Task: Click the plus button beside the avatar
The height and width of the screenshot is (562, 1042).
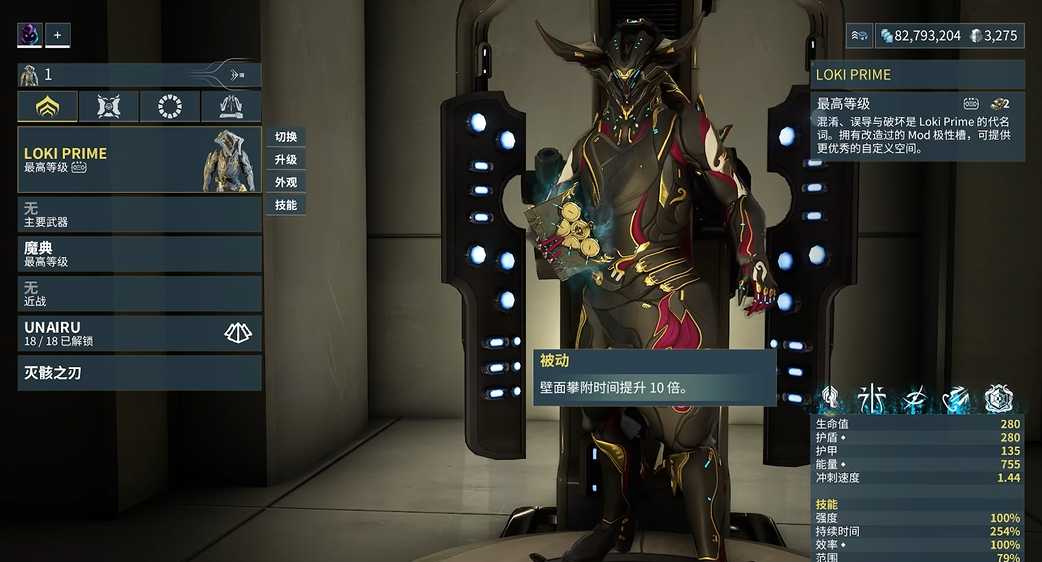Action: coord(57,35)
